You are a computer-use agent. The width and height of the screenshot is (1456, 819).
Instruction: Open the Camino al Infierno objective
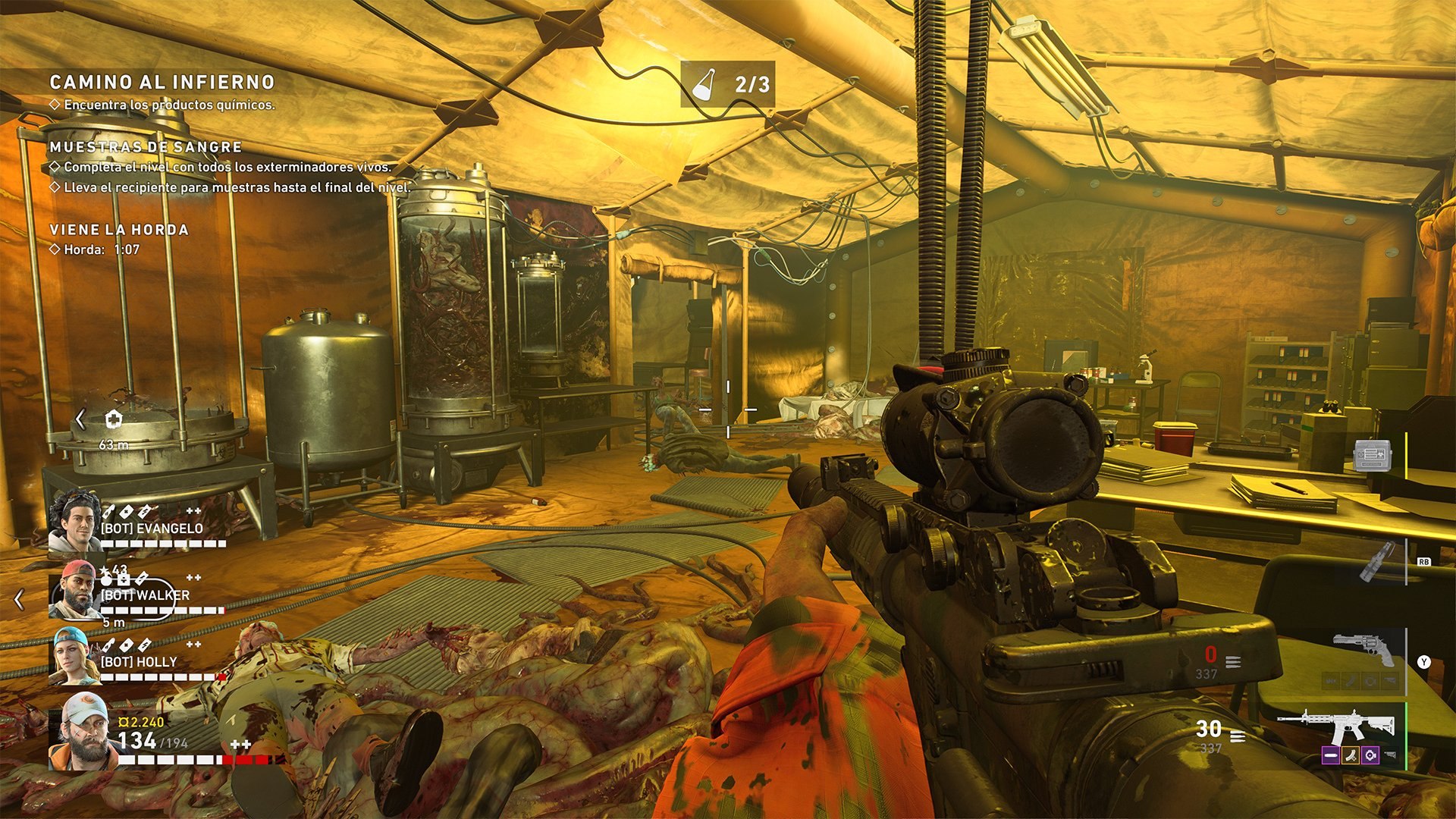(x=162, y=82)
